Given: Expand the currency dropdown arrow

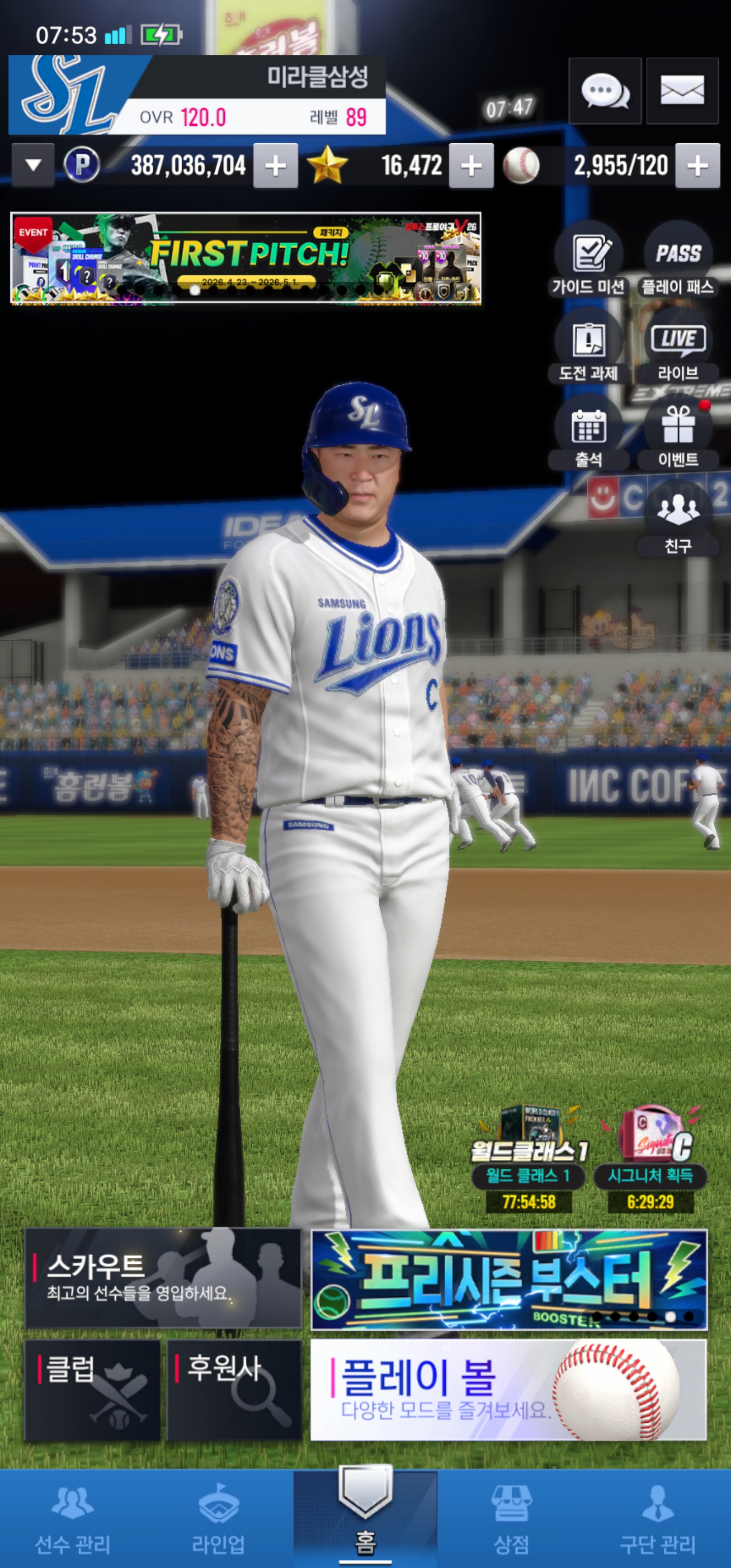Looking at the screenshot, I should [x=34, y=165].
